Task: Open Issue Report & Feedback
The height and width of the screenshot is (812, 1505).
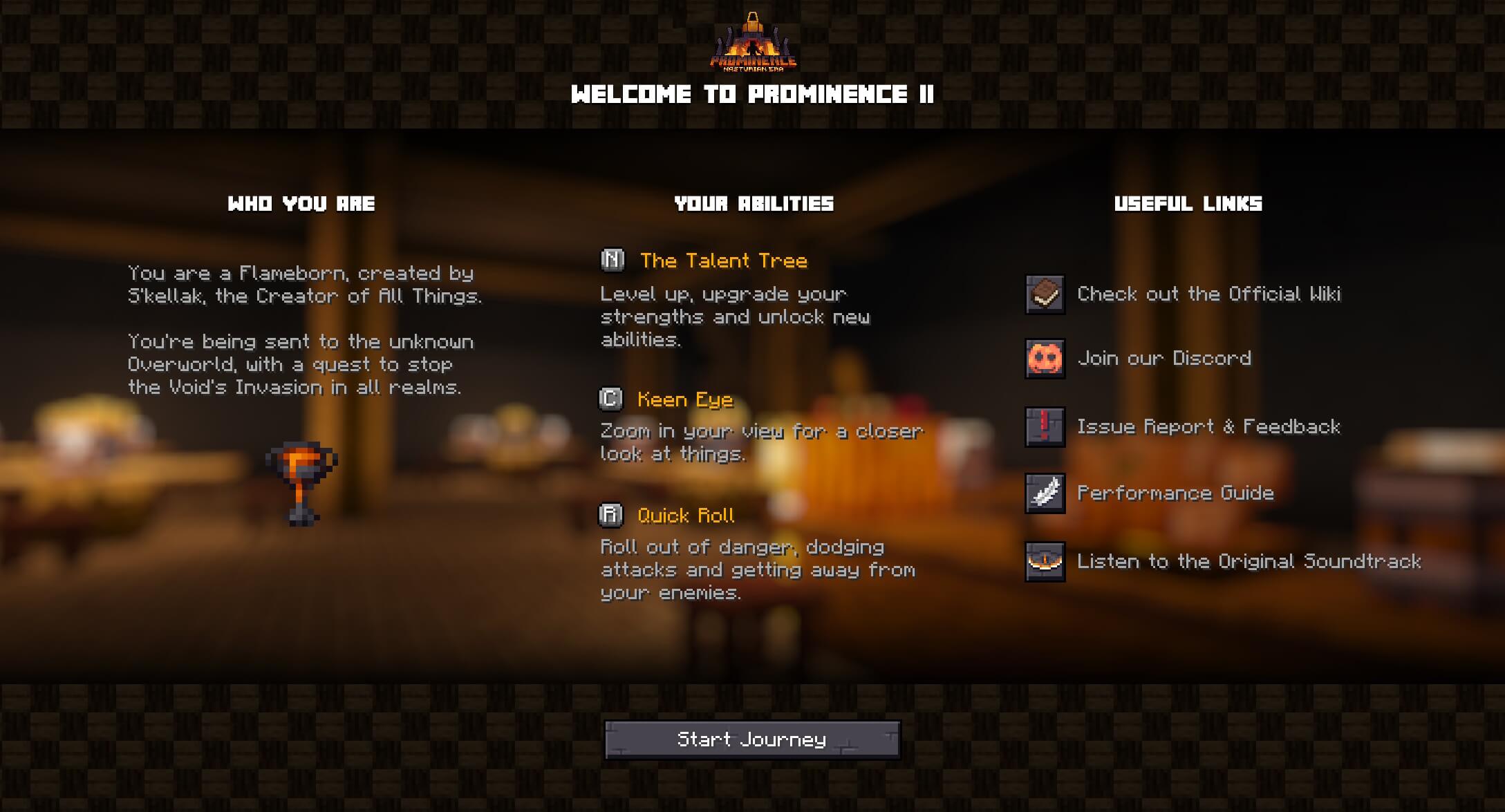Action: (1208, 427)
